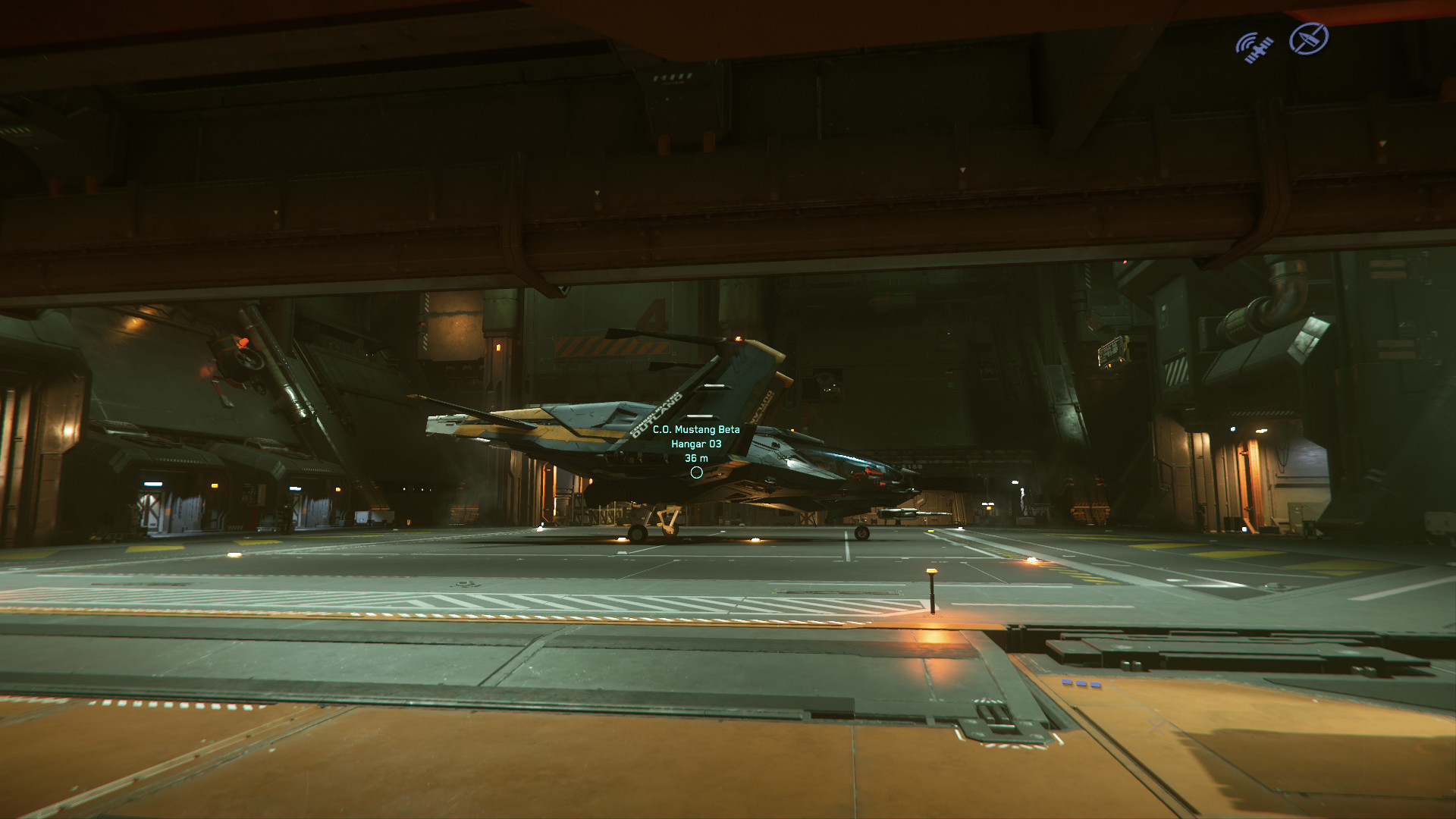The width and height of the screenshot is (1456, 819).
Task: Select the C.O. Mustang Beta circle marker
Action: 696,472
